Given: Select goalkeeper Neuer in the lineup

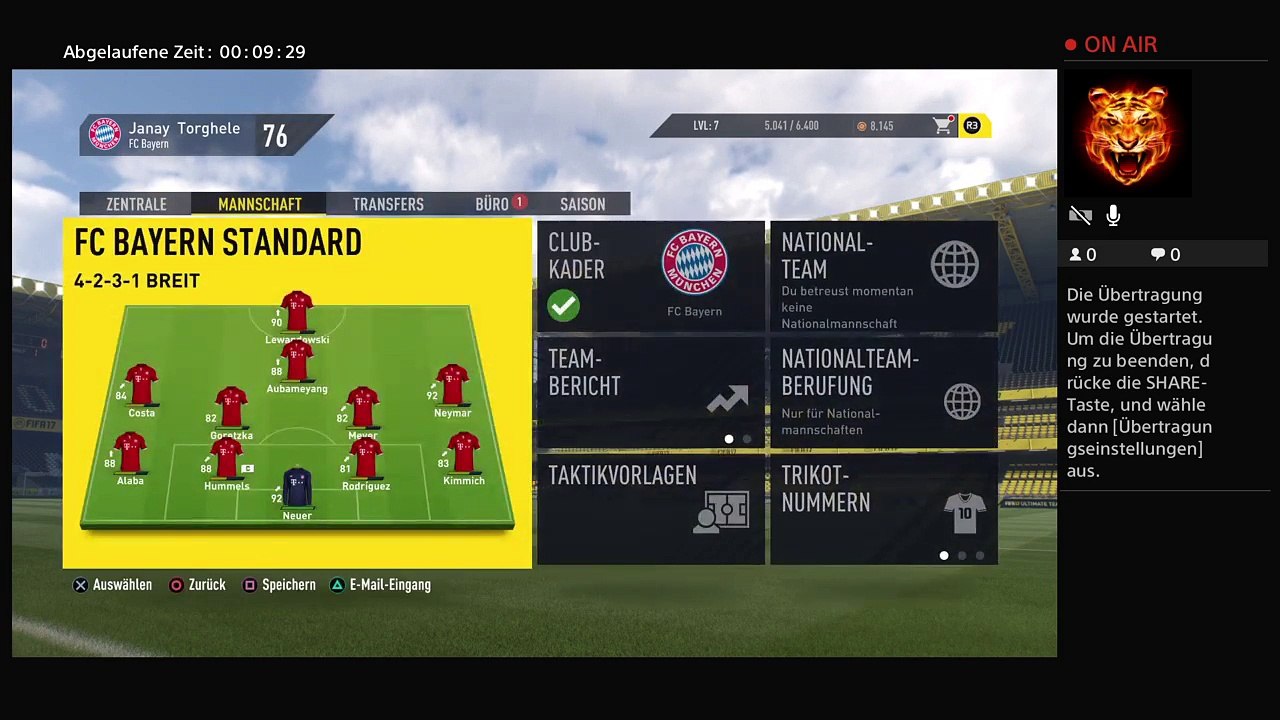Looking at the screenshot, I should (x=297, y=490).
